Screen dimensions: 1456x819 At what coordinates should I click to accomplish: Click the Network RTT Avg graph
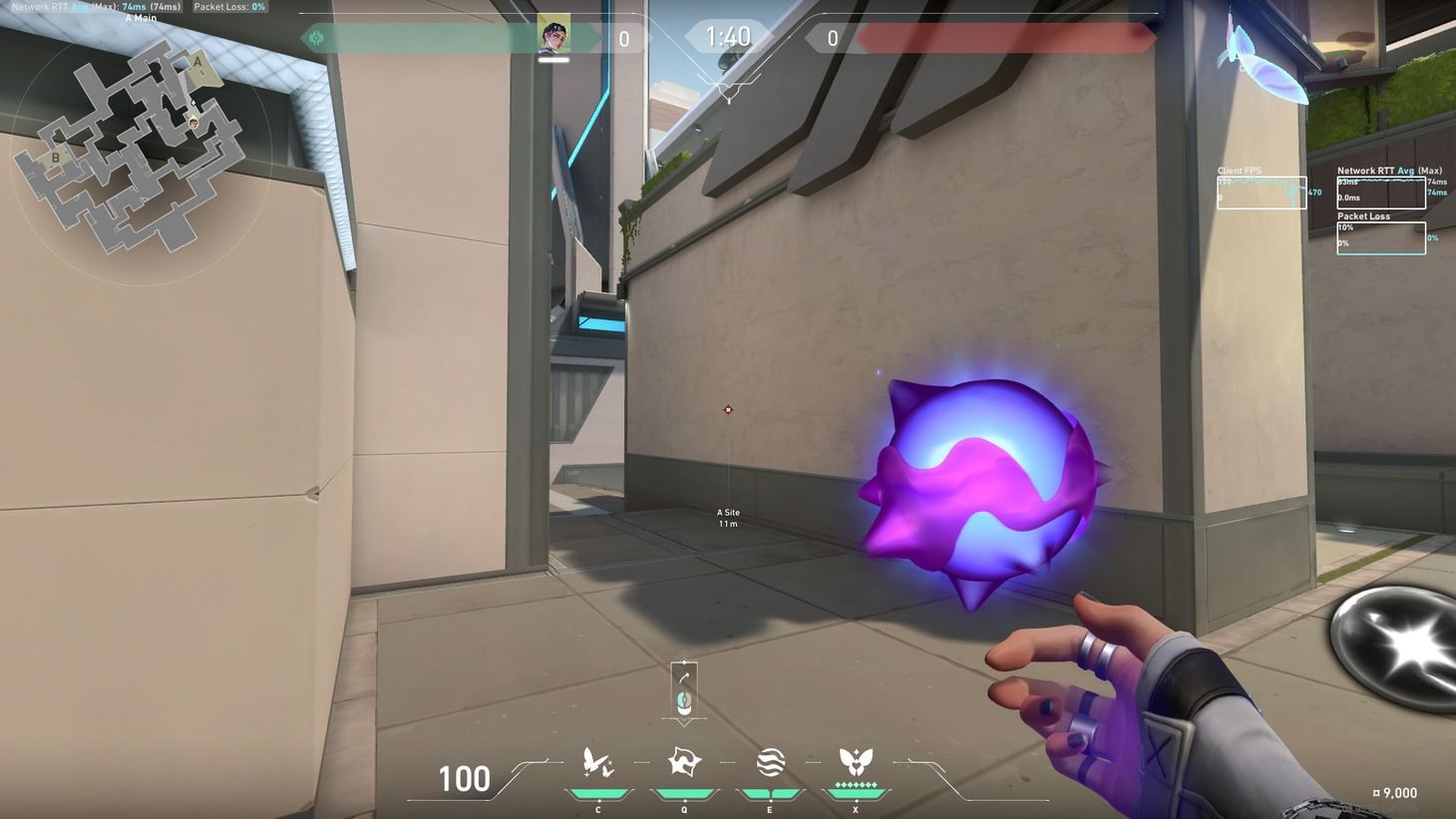[1383, 192]
